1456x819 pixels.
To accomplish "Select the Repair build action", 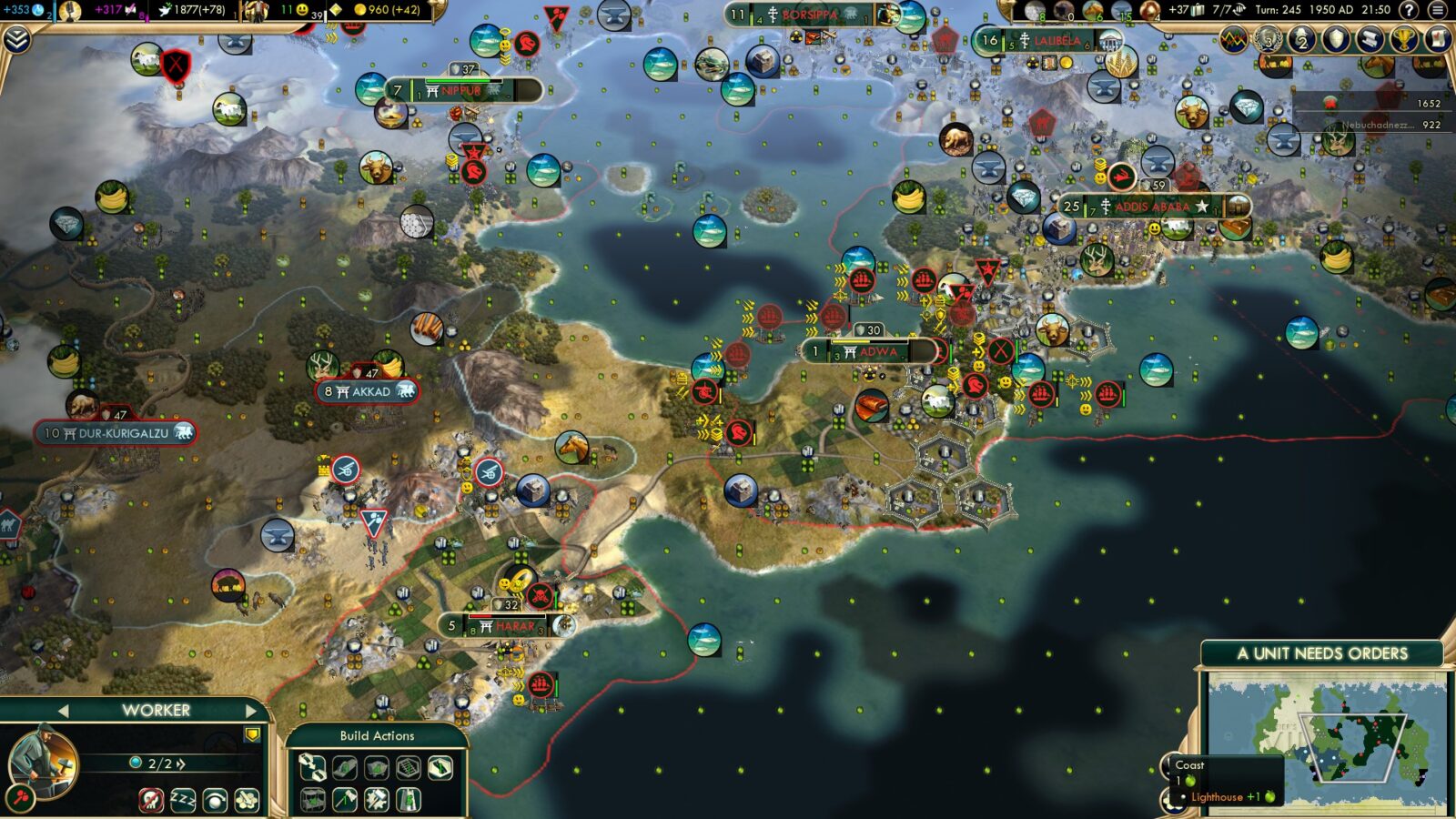I will click(x=377, y=801).
